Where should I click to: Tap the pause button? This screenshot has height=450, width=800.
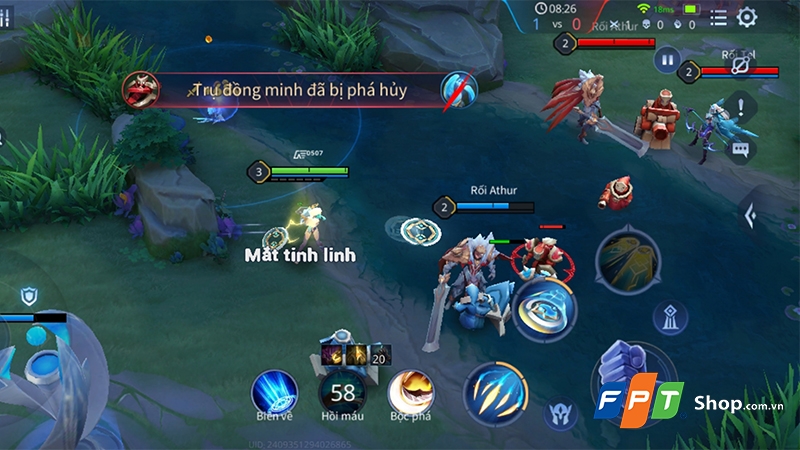click(x=666, y=59)
